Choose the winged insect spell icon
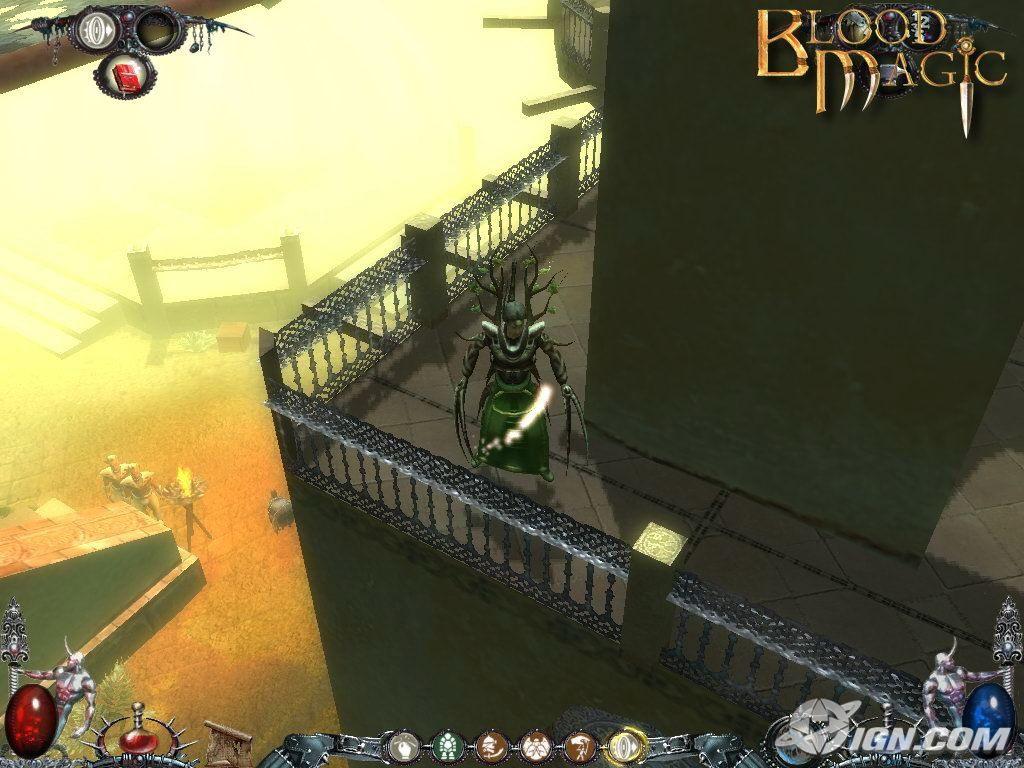Image resolution: width=1024 pixels, height=768 pixels. click(535, 745)
